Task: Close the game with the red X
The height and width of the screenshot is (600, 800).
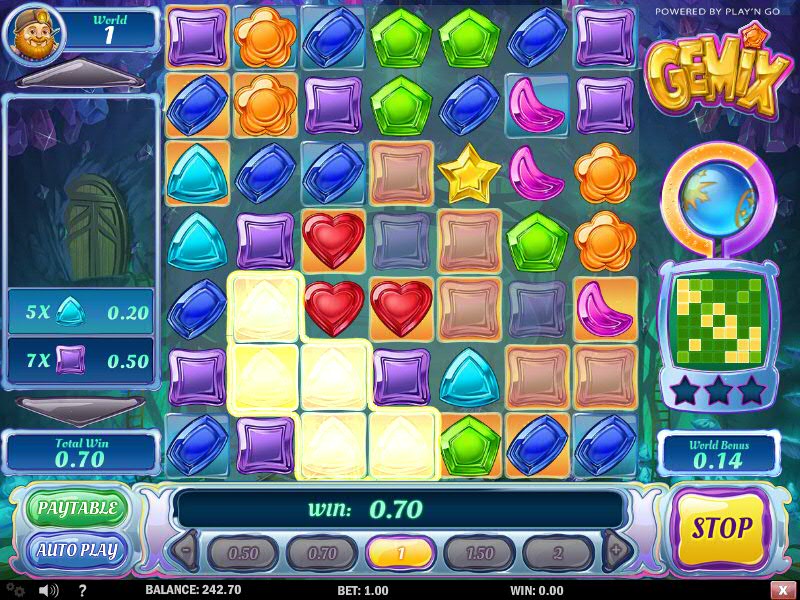Action: point(780,591)
